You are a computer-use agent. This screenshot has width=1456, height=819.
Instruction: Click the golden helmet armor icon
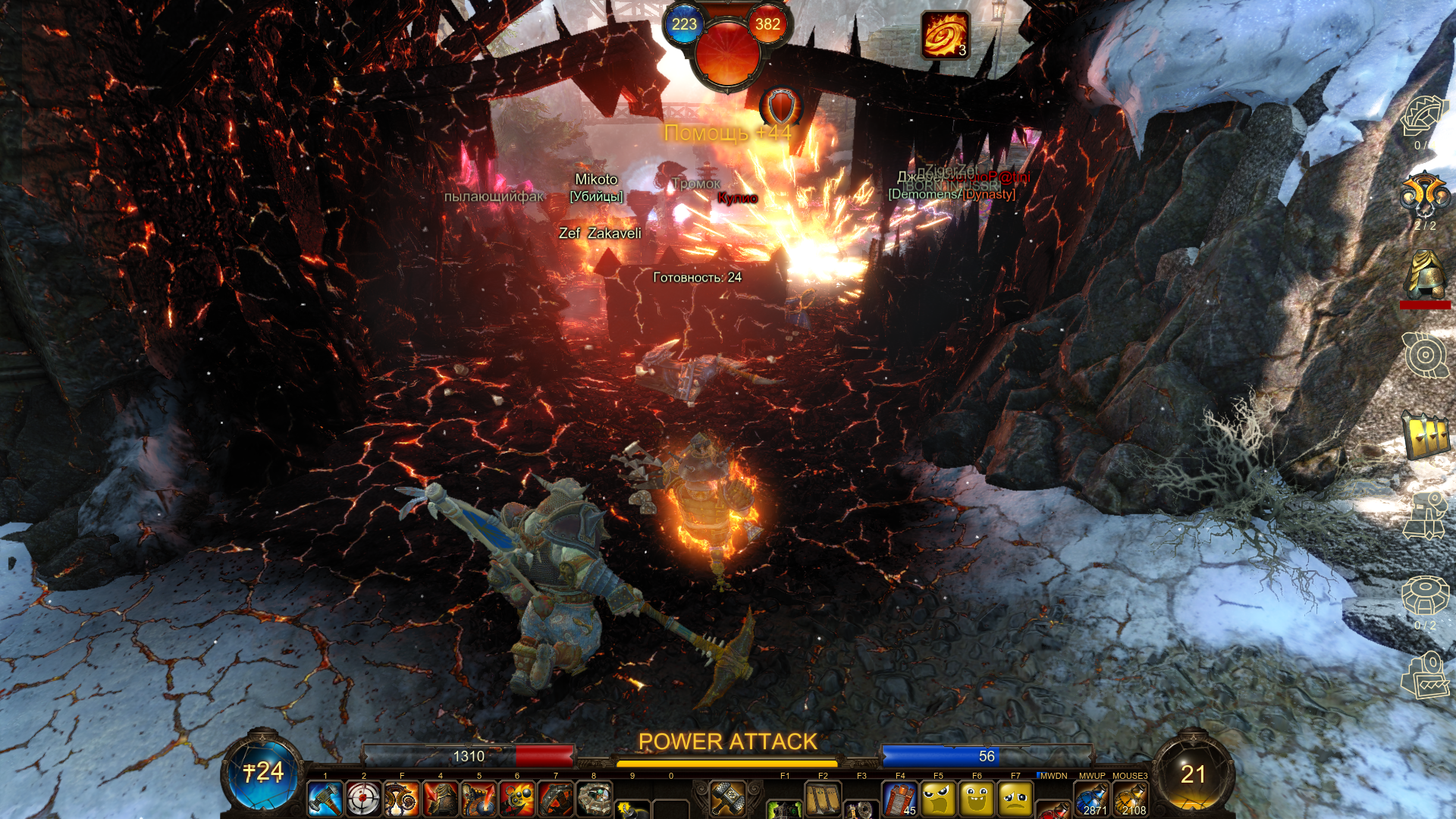pyautogui.click(x=1425, y=275)
